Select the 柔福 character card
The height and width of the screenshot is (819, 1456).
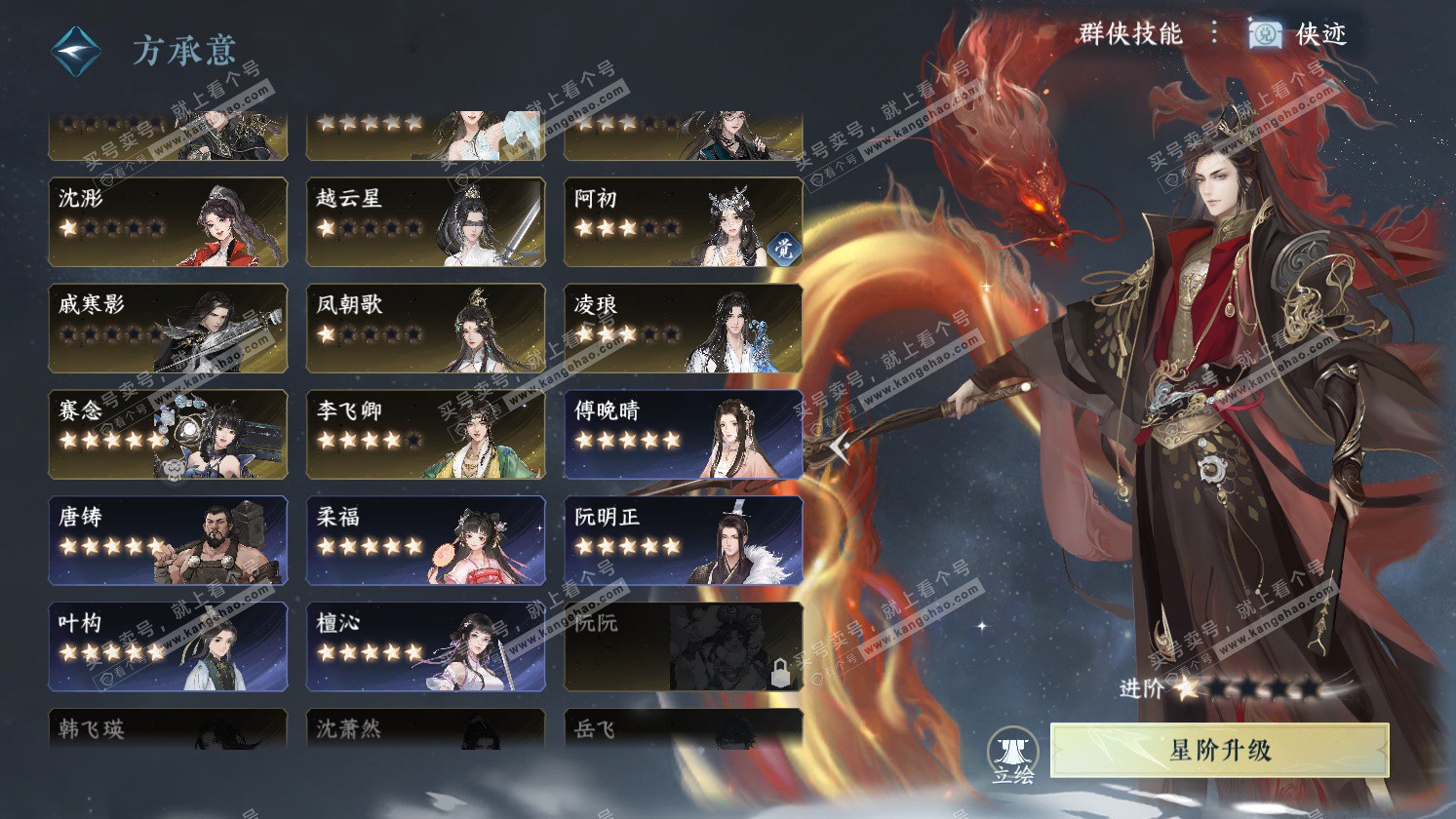[x=425, y=540]
